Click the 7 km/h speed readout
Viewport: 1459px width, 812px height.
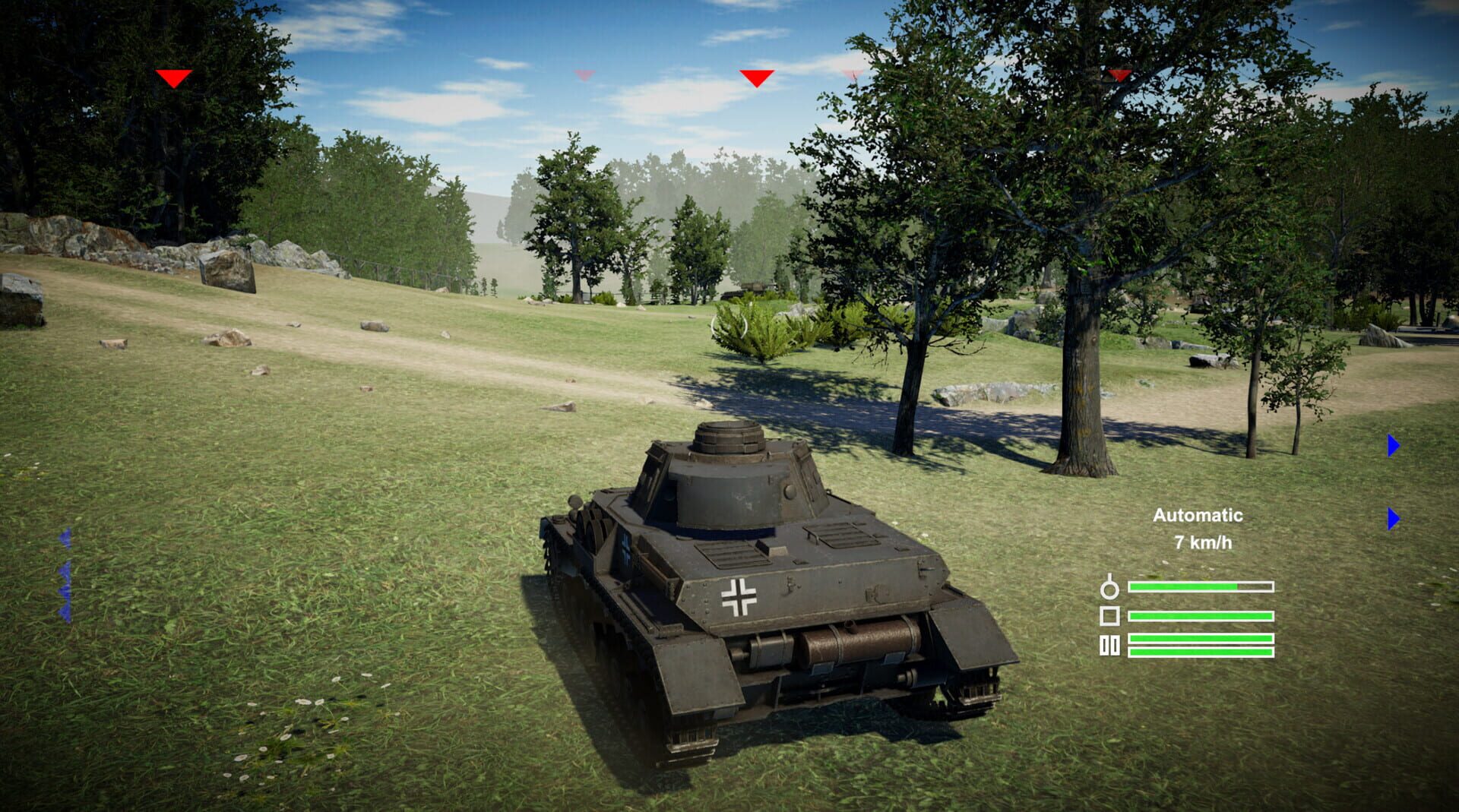(1203, 543)
